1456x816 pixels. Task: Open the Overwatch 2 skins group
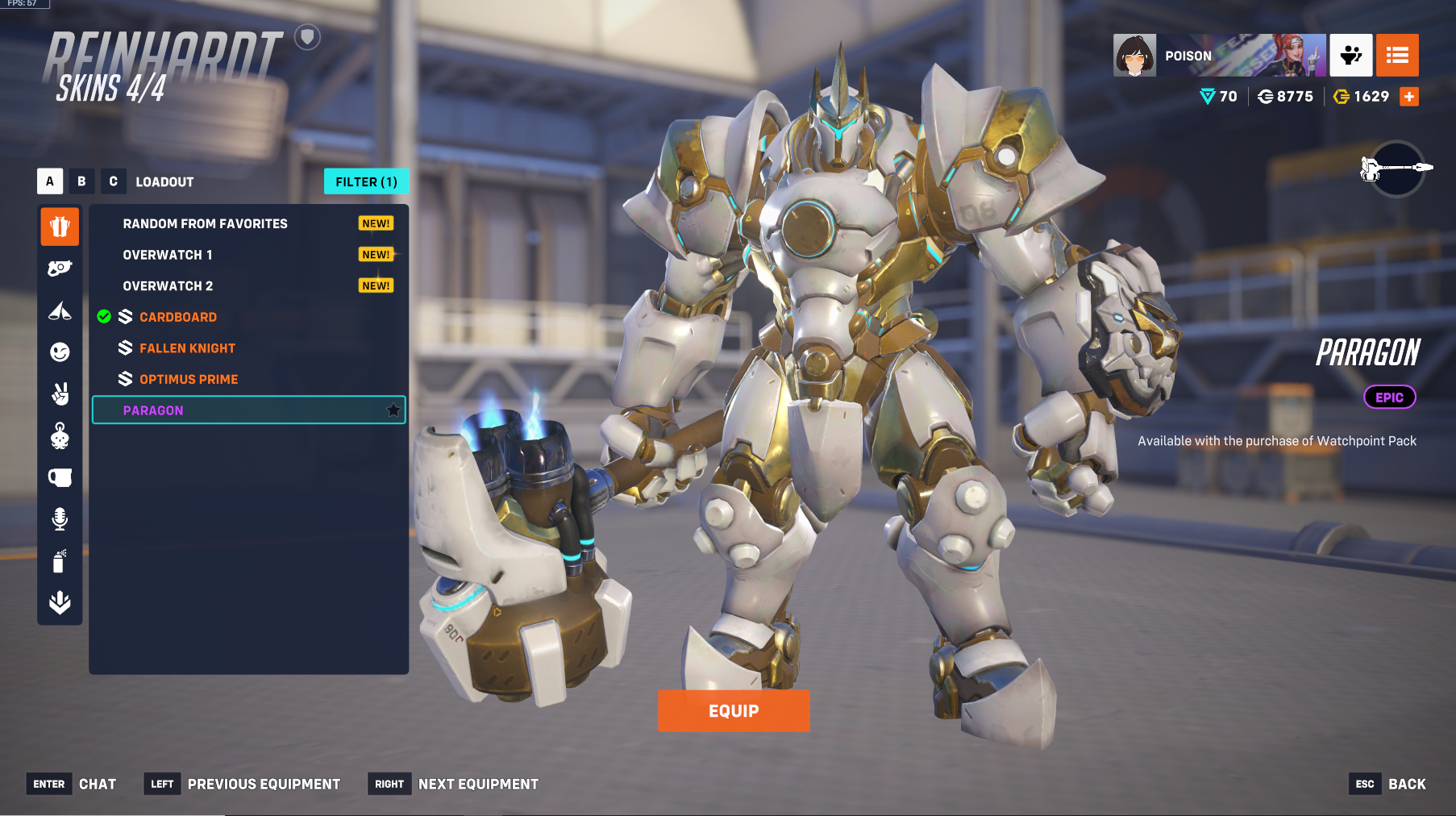[168, 286]
